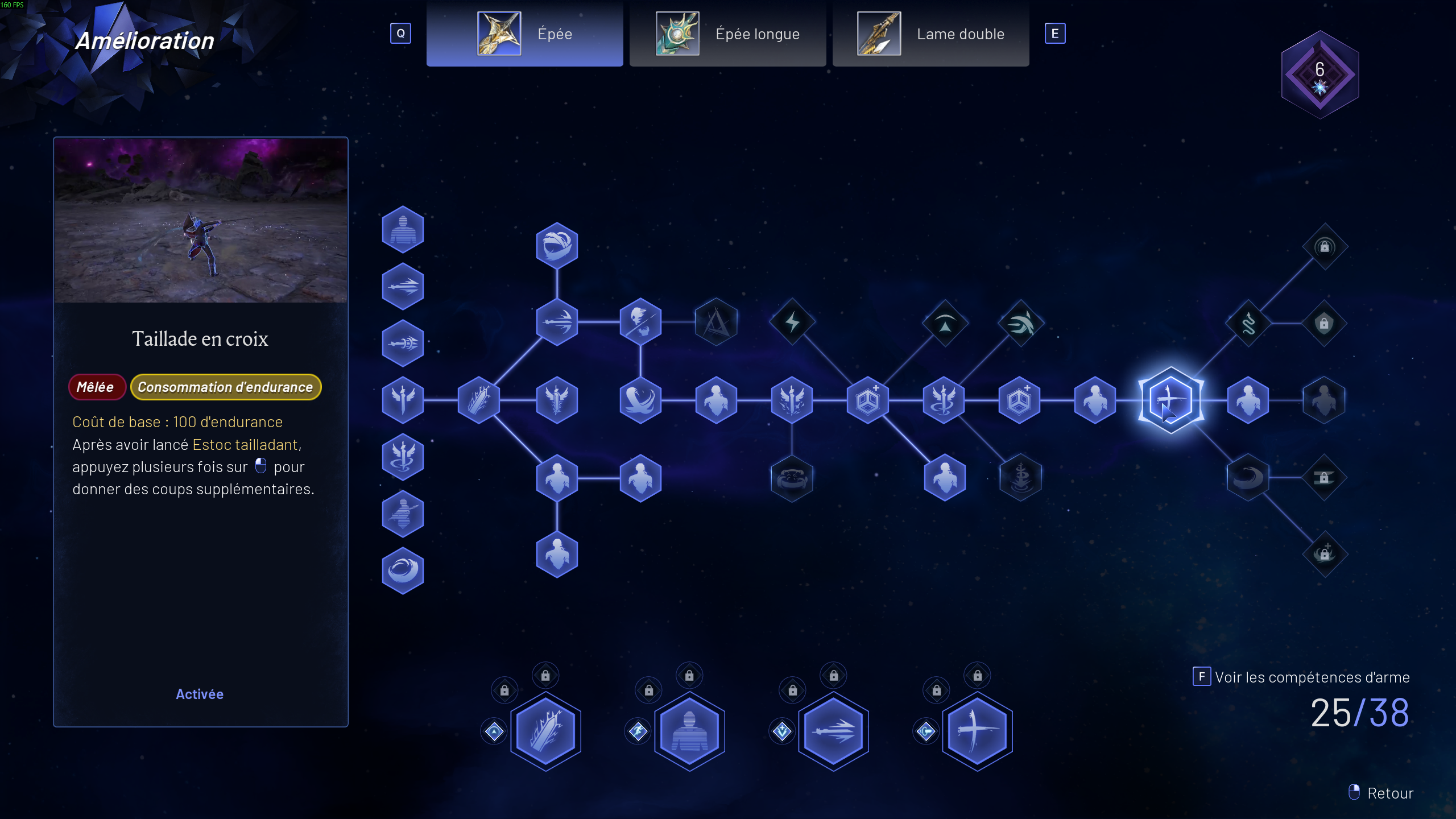Open the lightning bolt skill node
This screenshot has width=1456, height=819.
coord(792,321)
